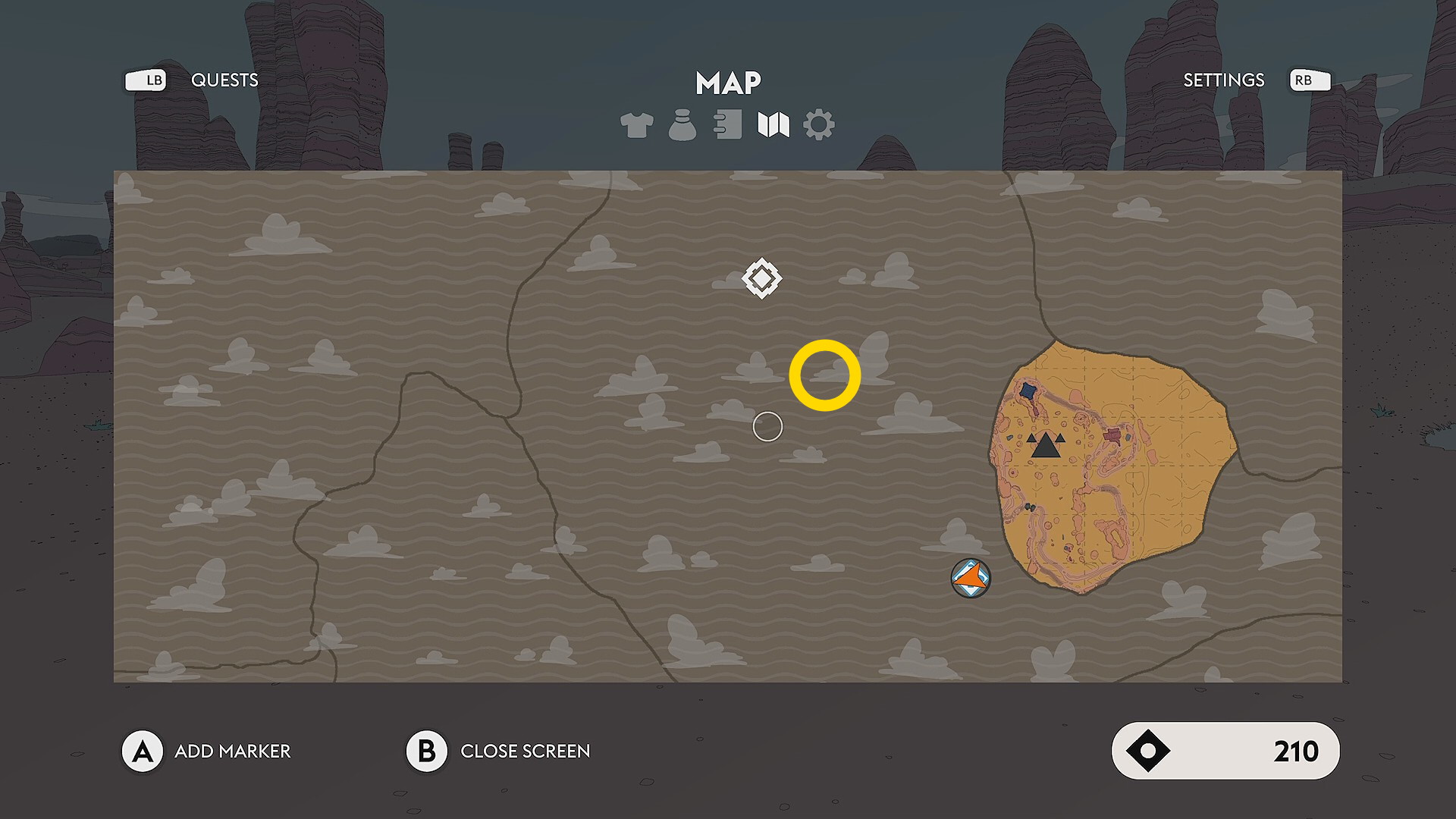1456x819 pixels.
Task: Open the outfit shirt tab
Action: [x=636, y=125]
